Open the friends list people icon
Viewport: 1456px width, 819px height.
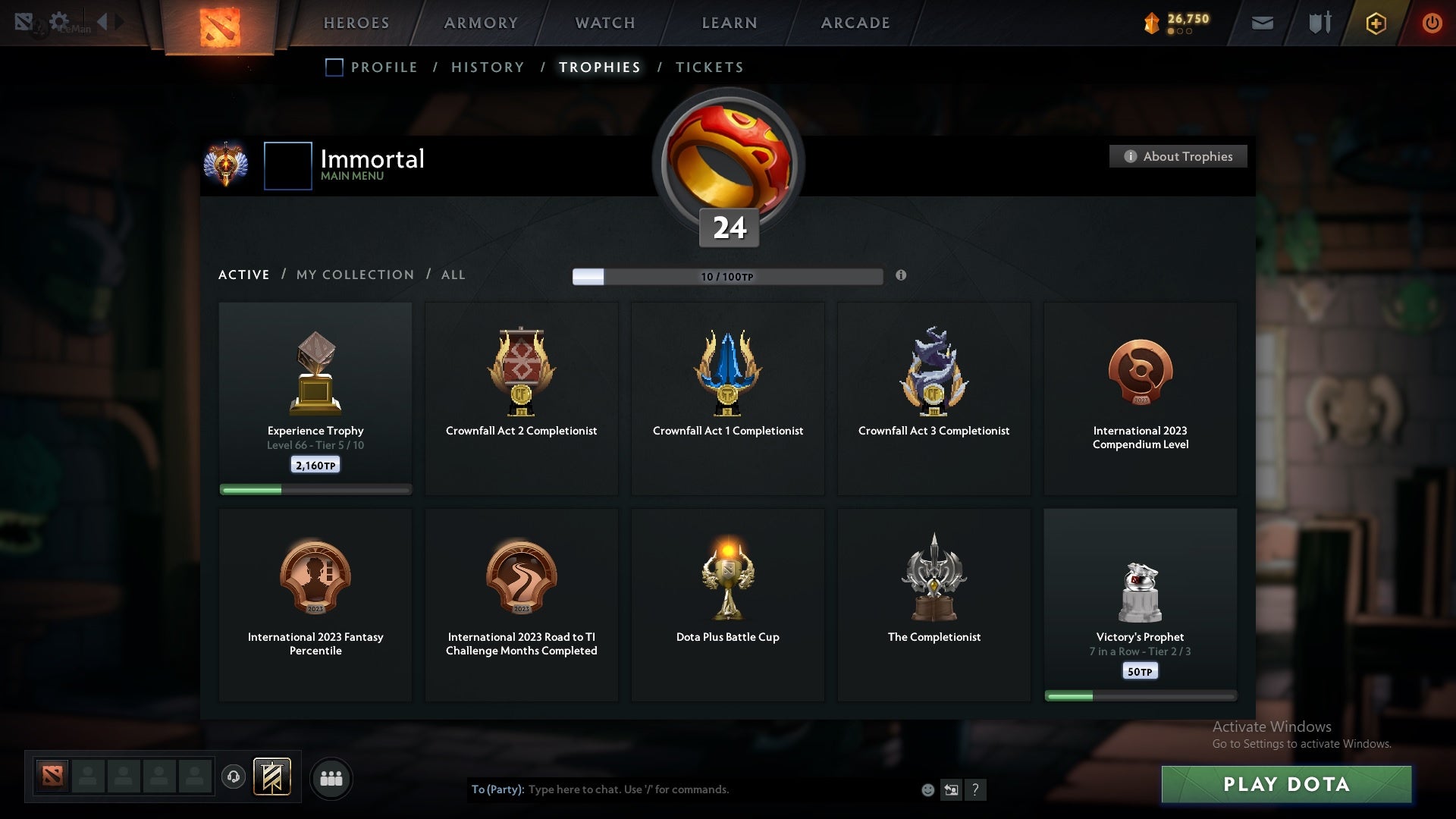coord(331,778)
